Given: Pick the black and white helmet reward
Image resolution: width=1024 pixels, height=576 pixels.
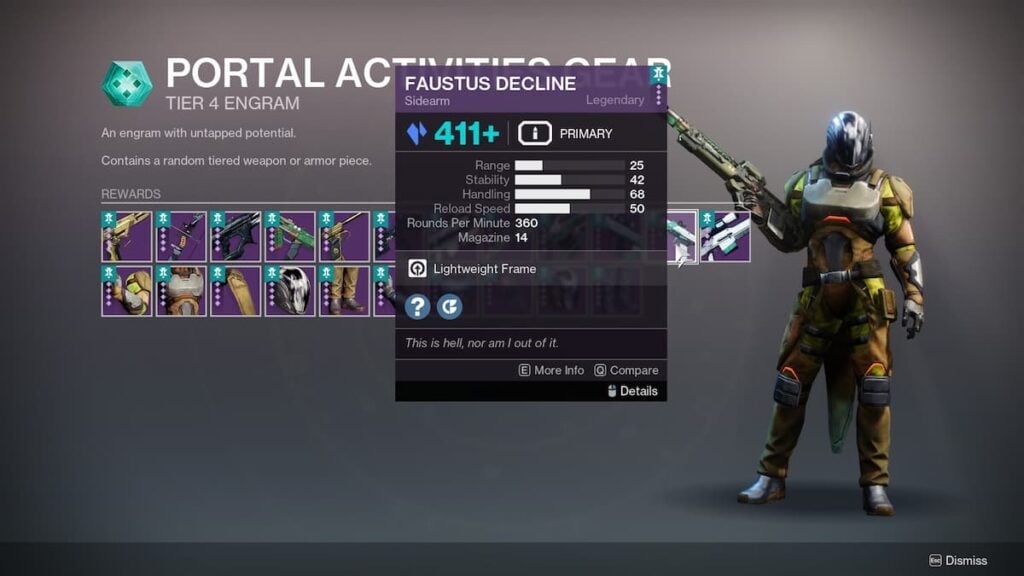Looking at the screenshot, I should pos(290,291).
